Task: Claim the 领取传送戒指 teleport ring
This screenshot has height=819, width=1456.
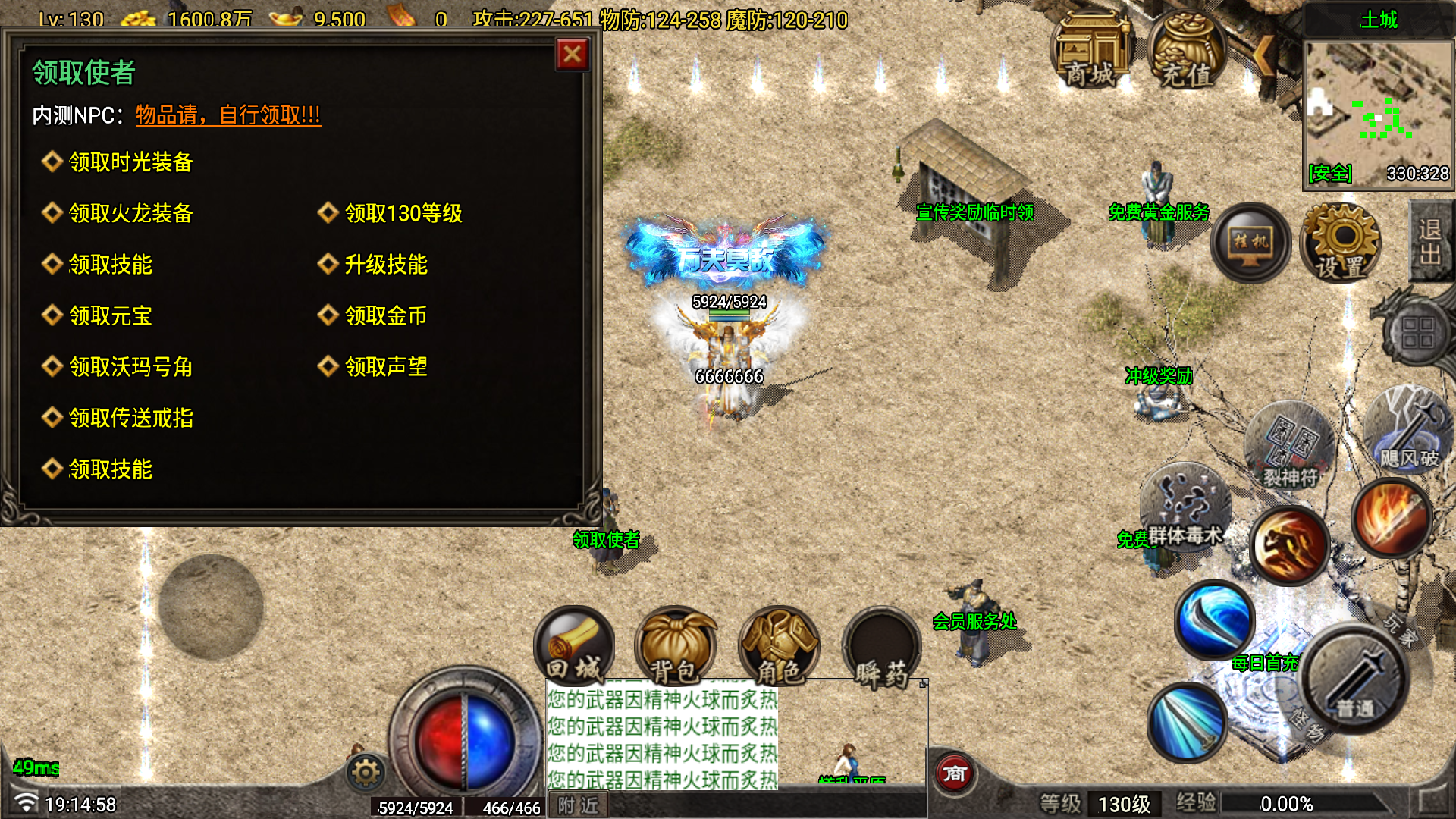Action: [130, 418]
